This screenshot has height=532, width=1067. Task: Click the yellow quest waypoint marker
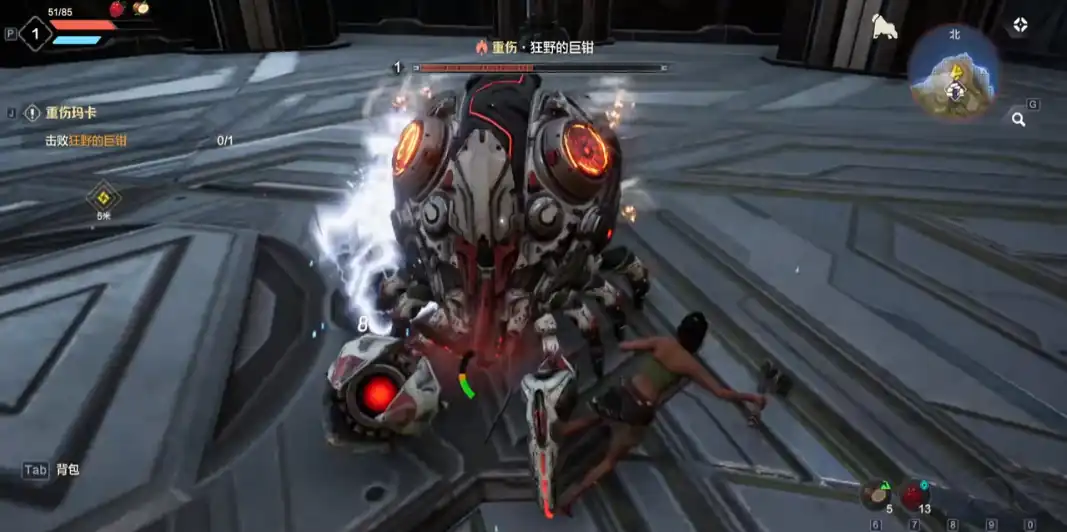103,196
